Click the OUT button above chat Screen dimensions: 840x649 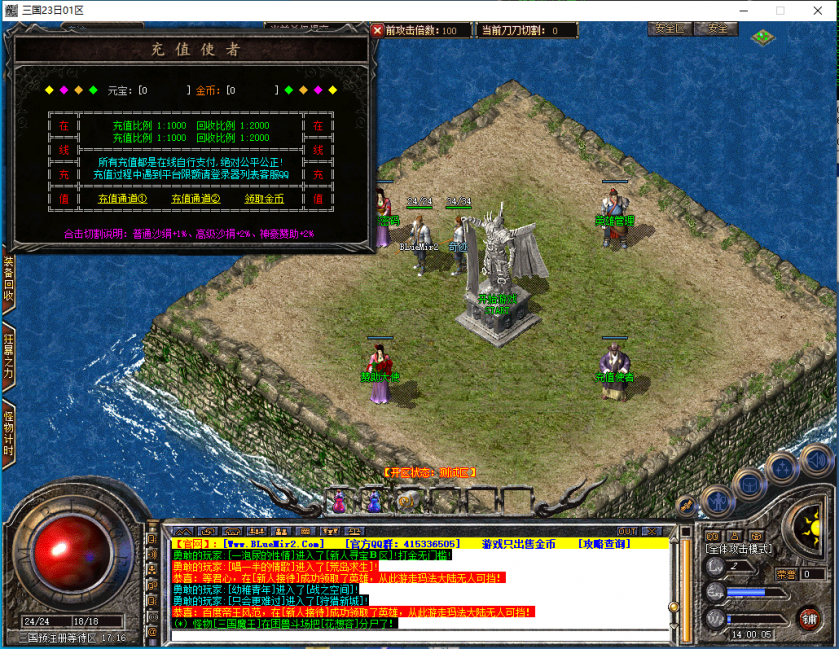(627, 531)
